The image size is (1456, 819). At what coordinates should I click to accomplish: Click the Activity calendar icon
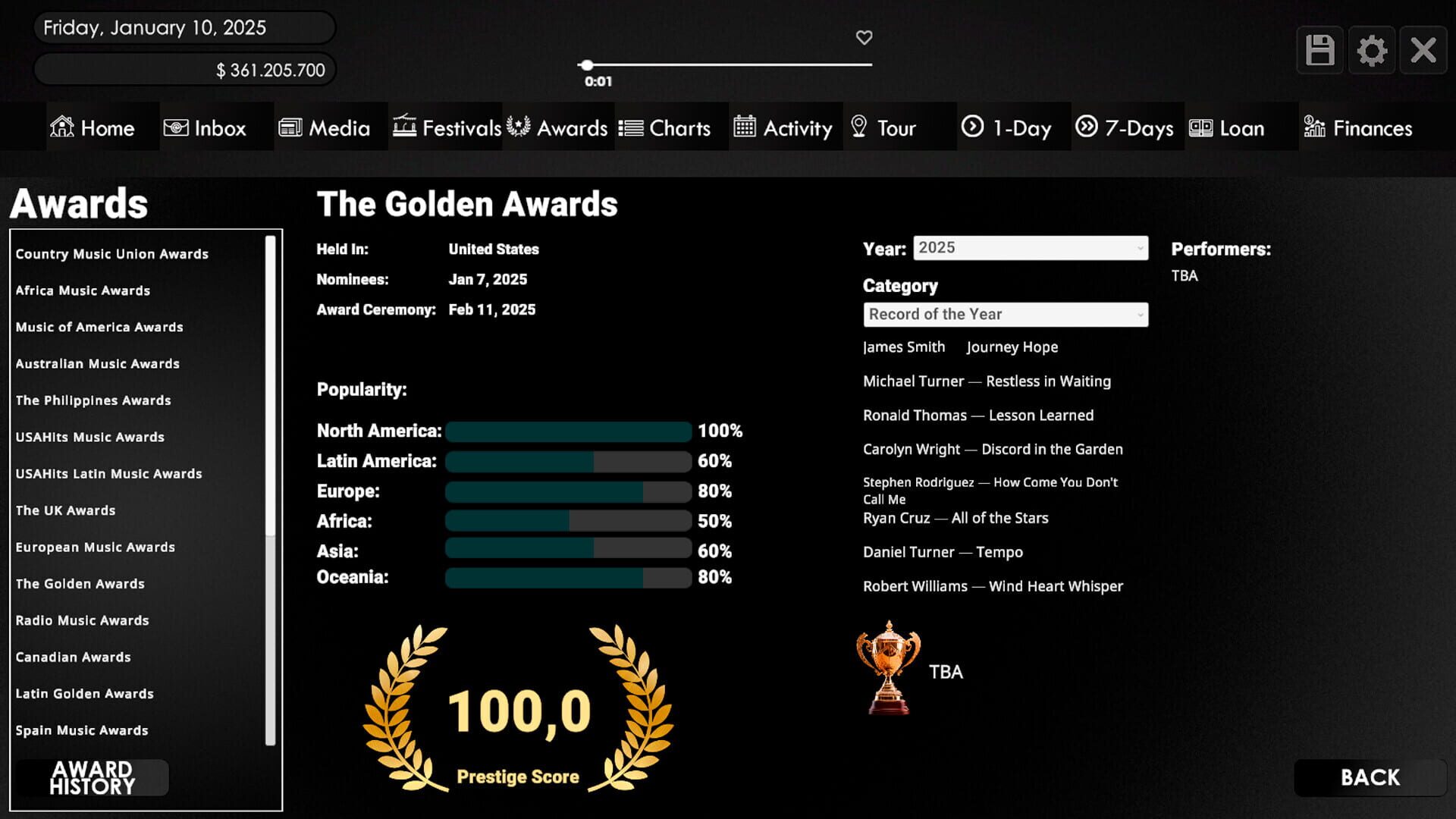tap(744, 127)
